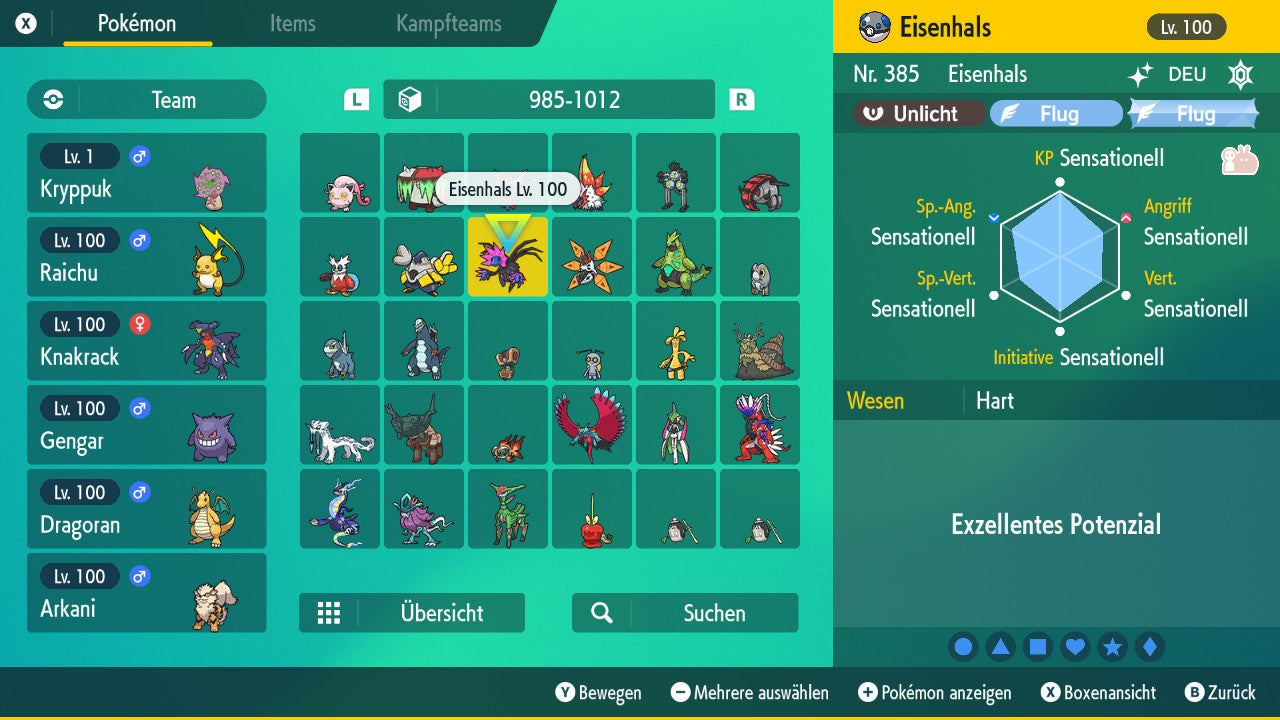Switch to the Items tab

(x=292, y=24)
